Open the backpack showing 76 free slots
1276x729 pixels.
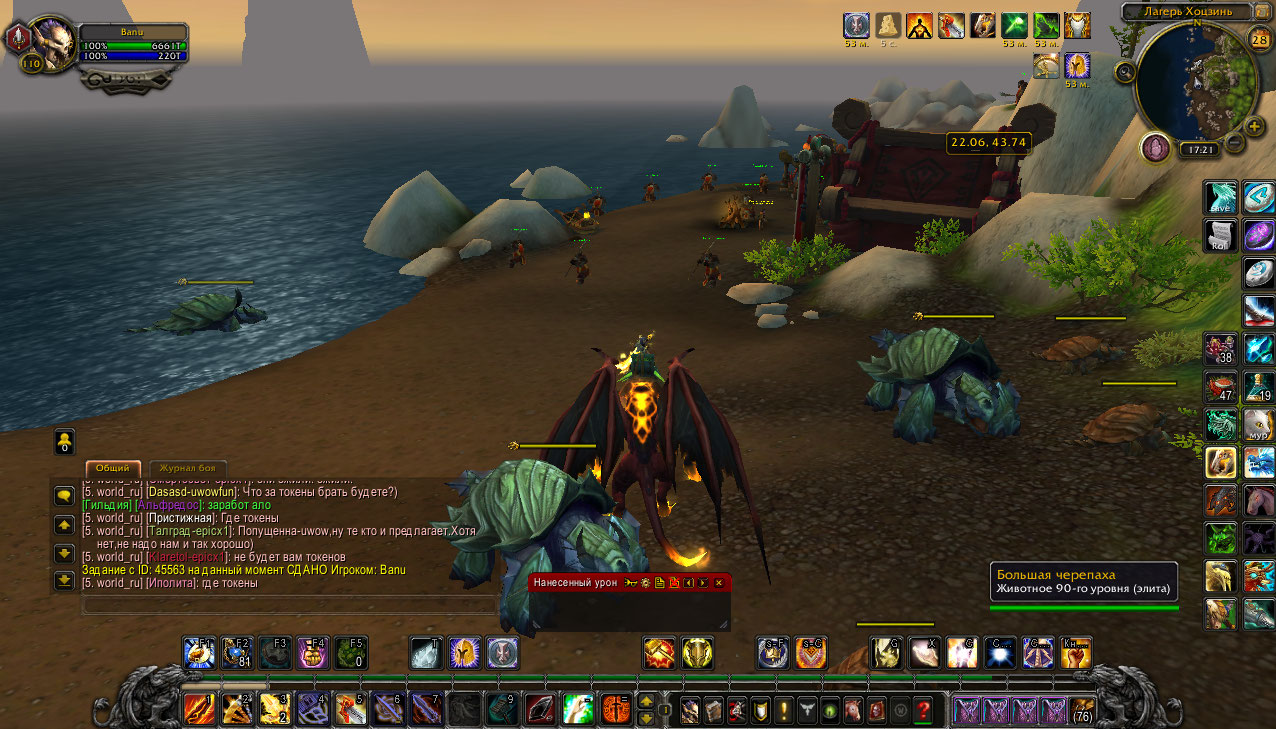[x=1081, y=710]
